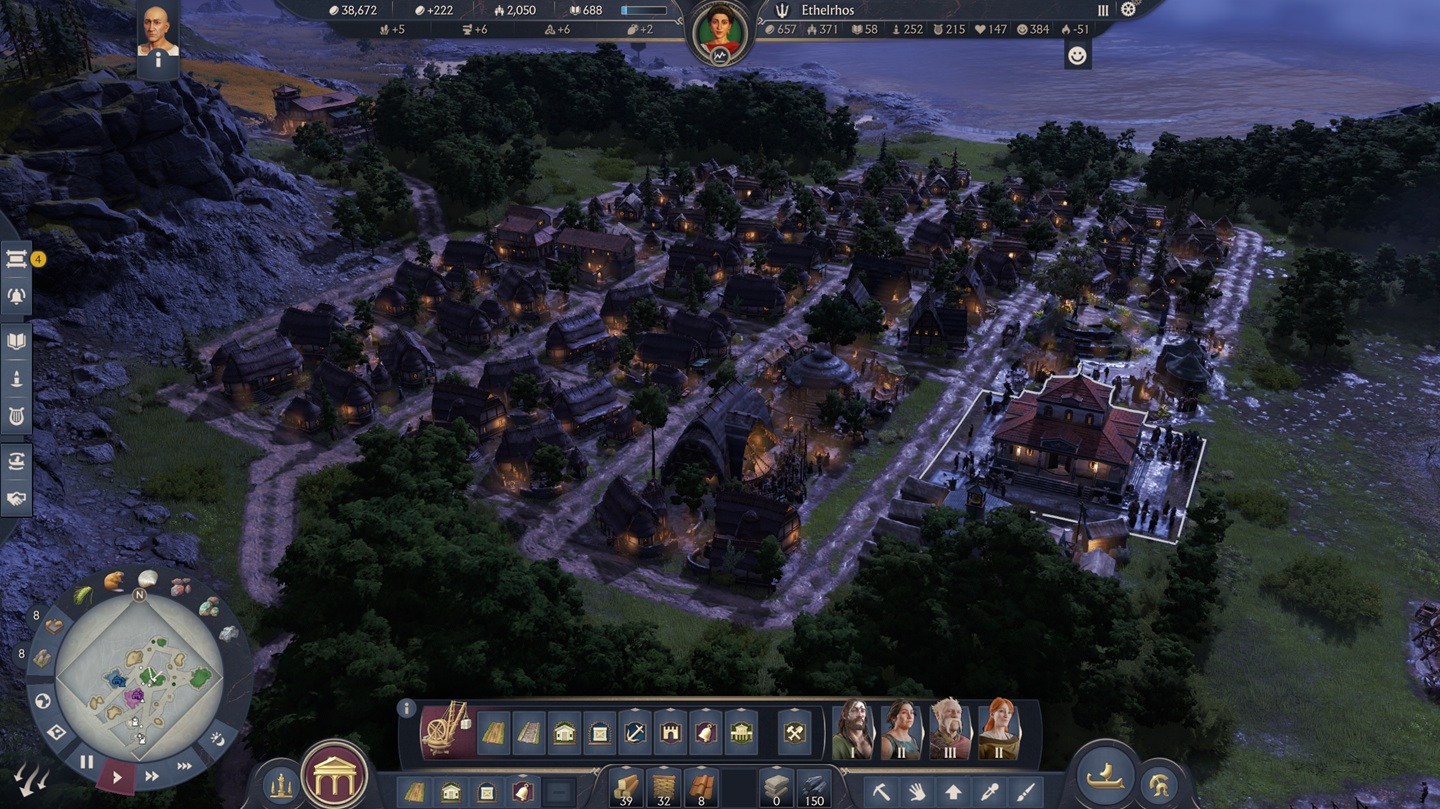Select the white-mustached elder population tier
Image resolution: width=1440 pixels, height=809 pixels.
click(950, 729)
